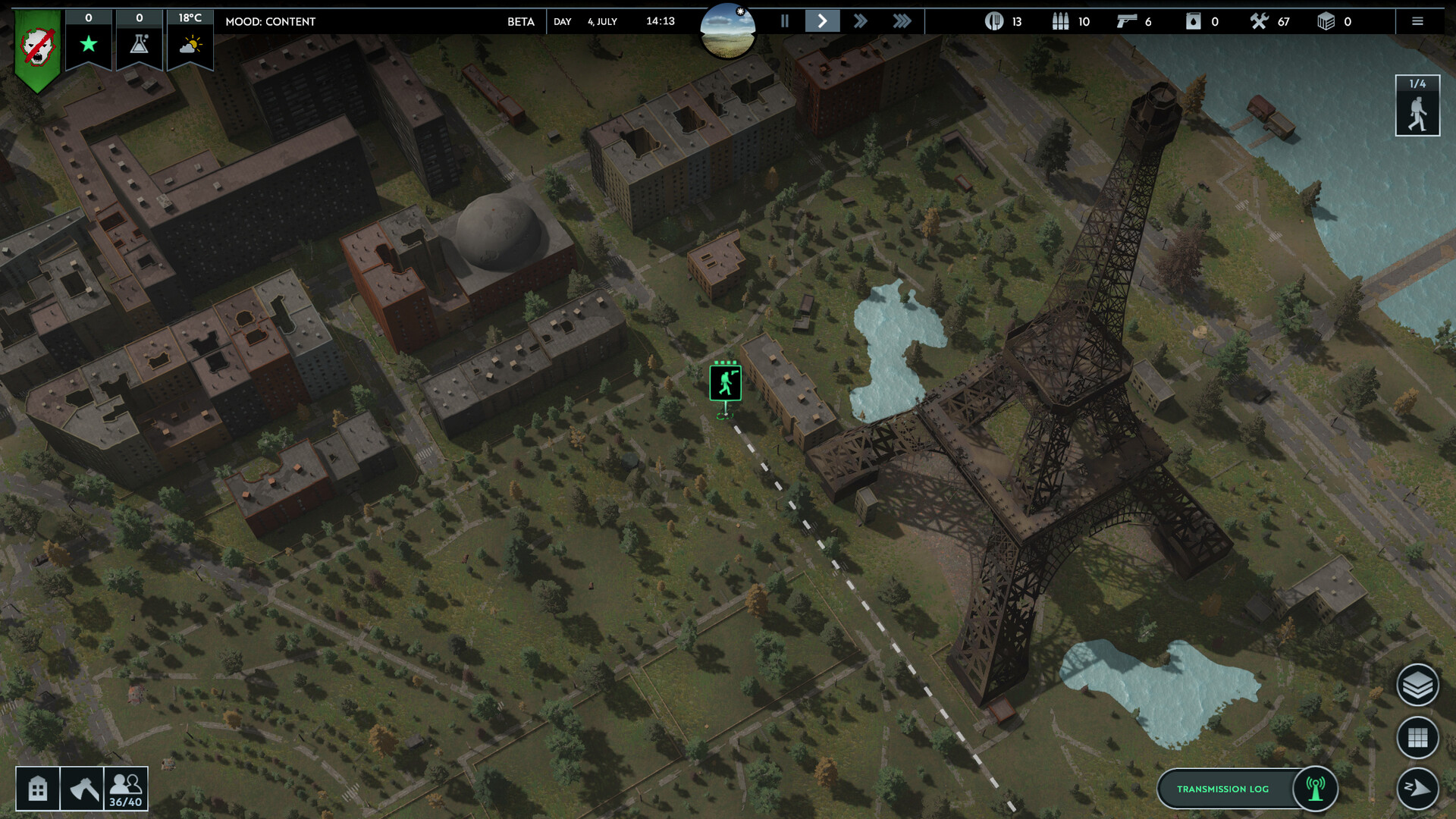Show the weather and temperature panel
The image size is (1456, 819).
coord(190,39)
